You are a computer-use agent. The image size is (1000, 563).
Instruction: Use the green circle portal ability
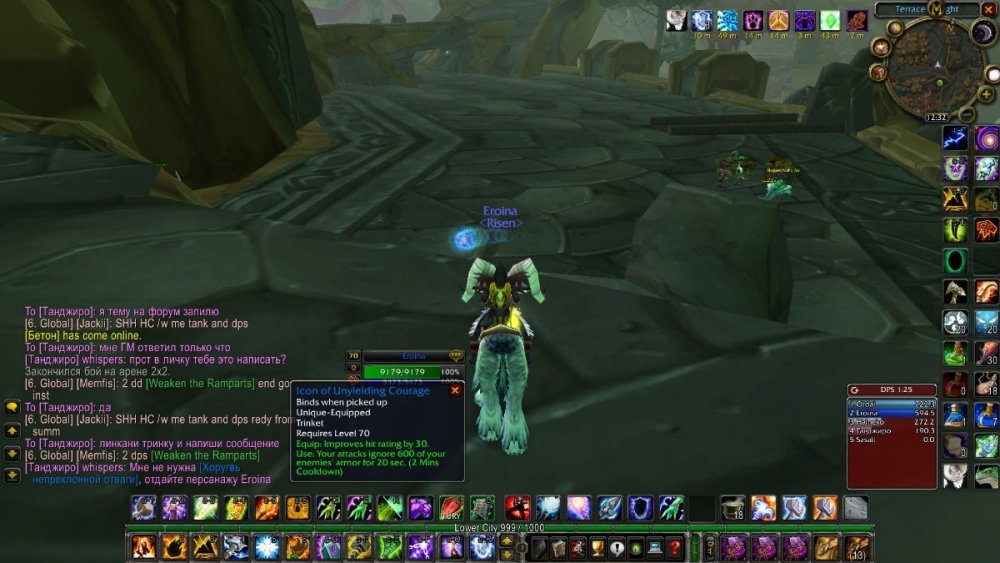[x=955, y=261]
